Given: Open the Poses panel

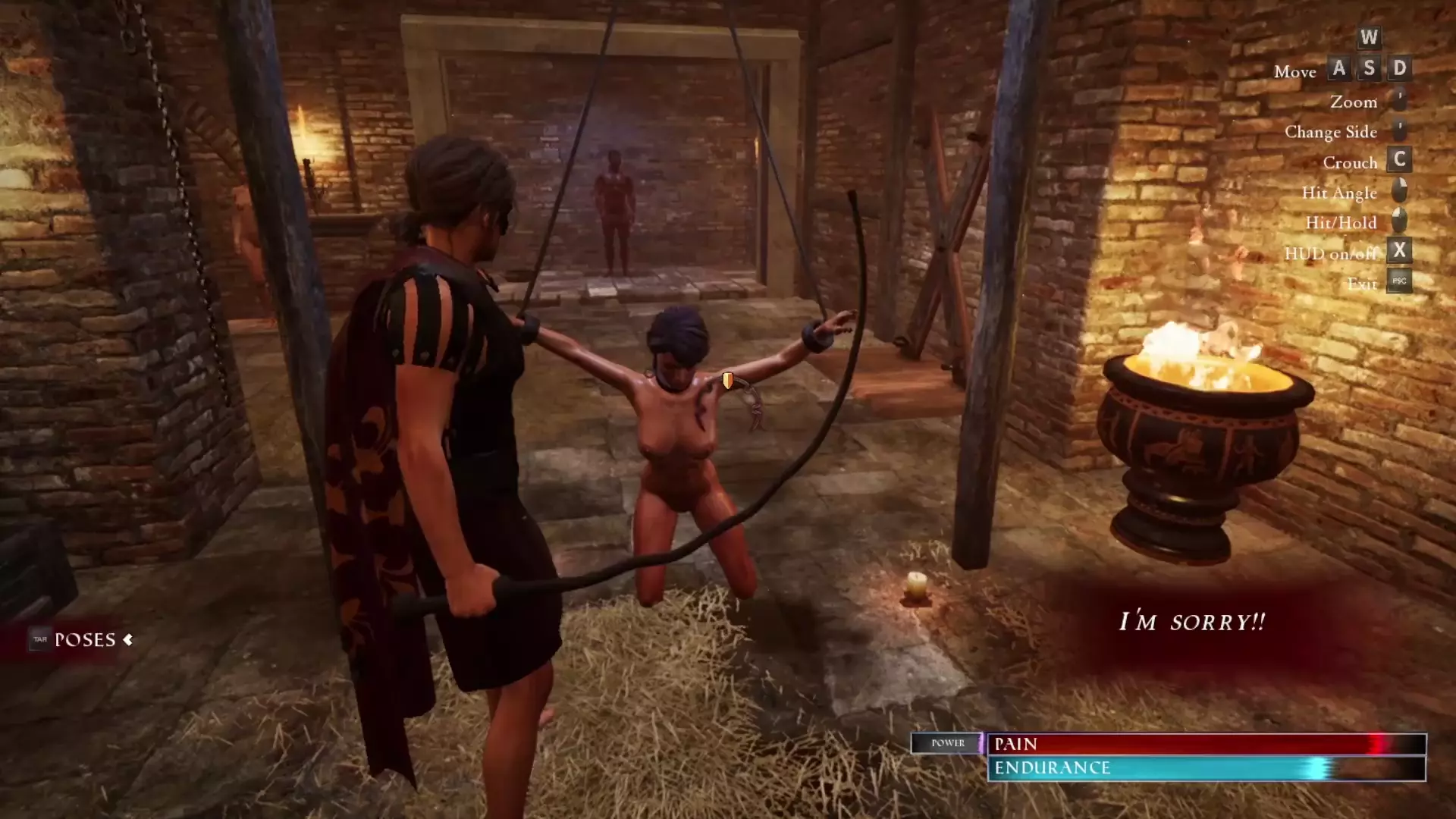Looking at the screenshot, I should pos(84,640).
